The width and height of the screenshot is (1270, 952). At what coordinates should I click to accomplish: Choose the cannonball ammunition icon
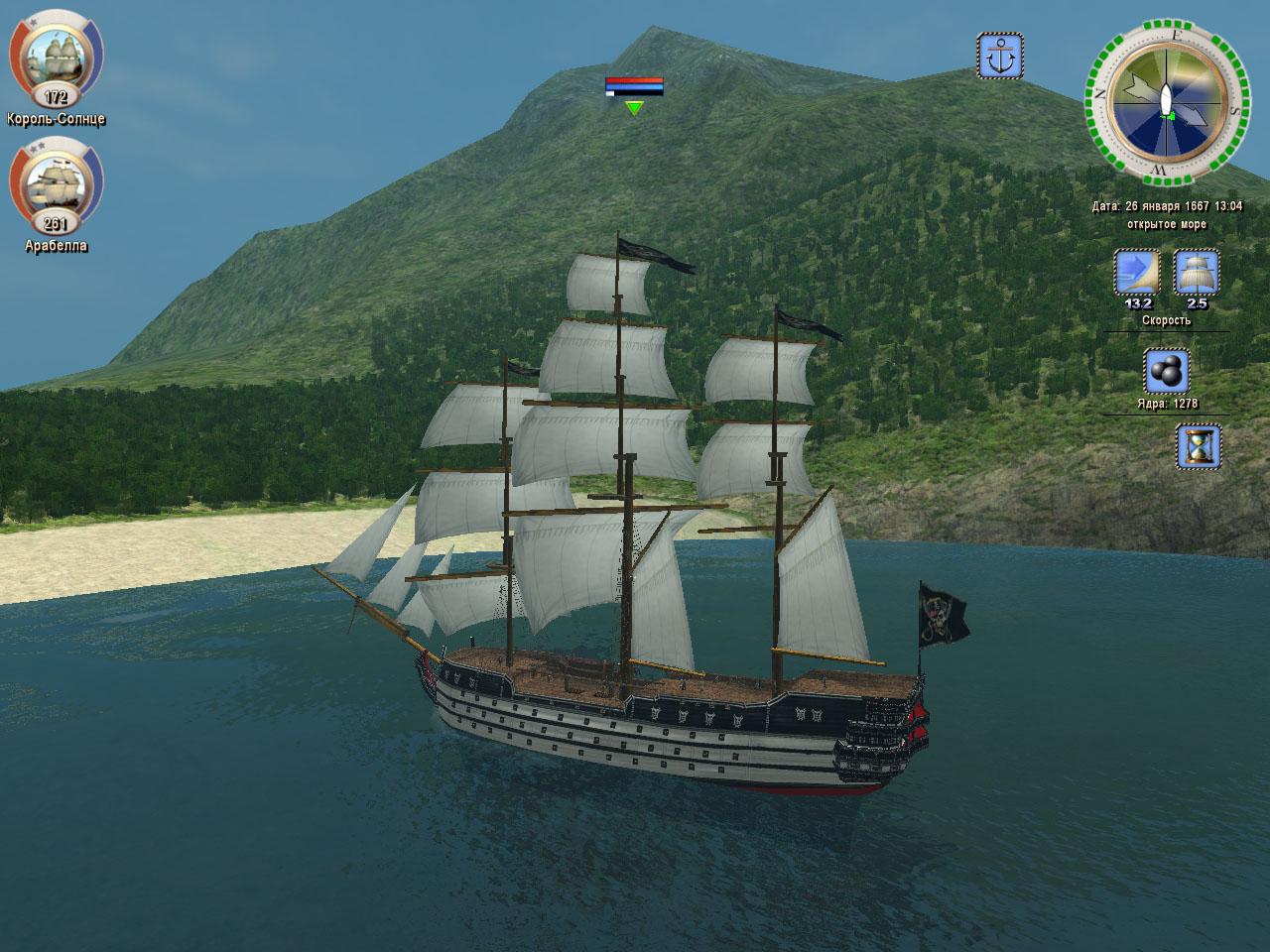coord(1166,371)
